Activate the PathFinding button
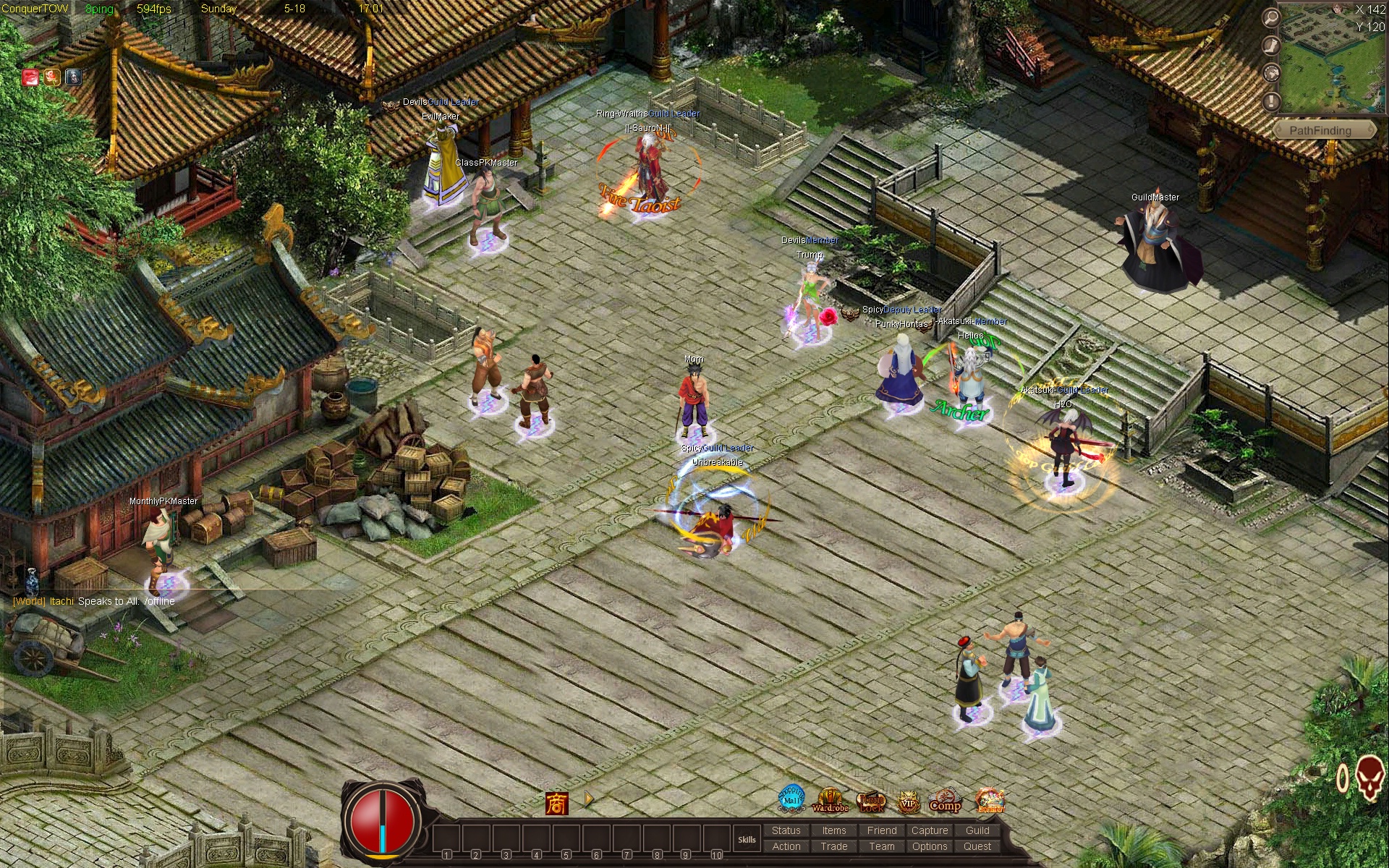This screenshot has width=1389, height=868. click(x=1320, y=130)
